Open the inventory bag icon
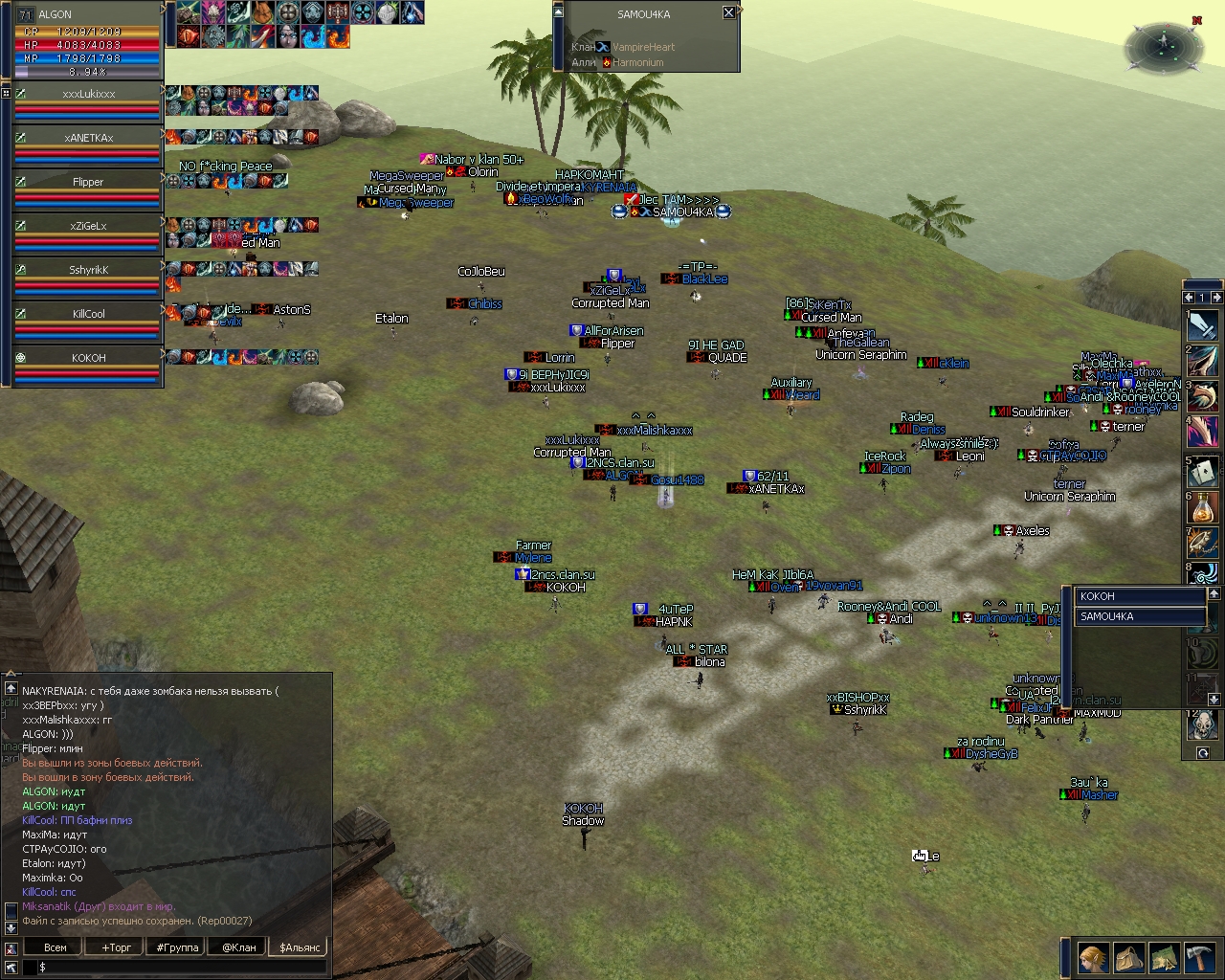Screen dimensions: 1225x980 (x=1128, y=957)
